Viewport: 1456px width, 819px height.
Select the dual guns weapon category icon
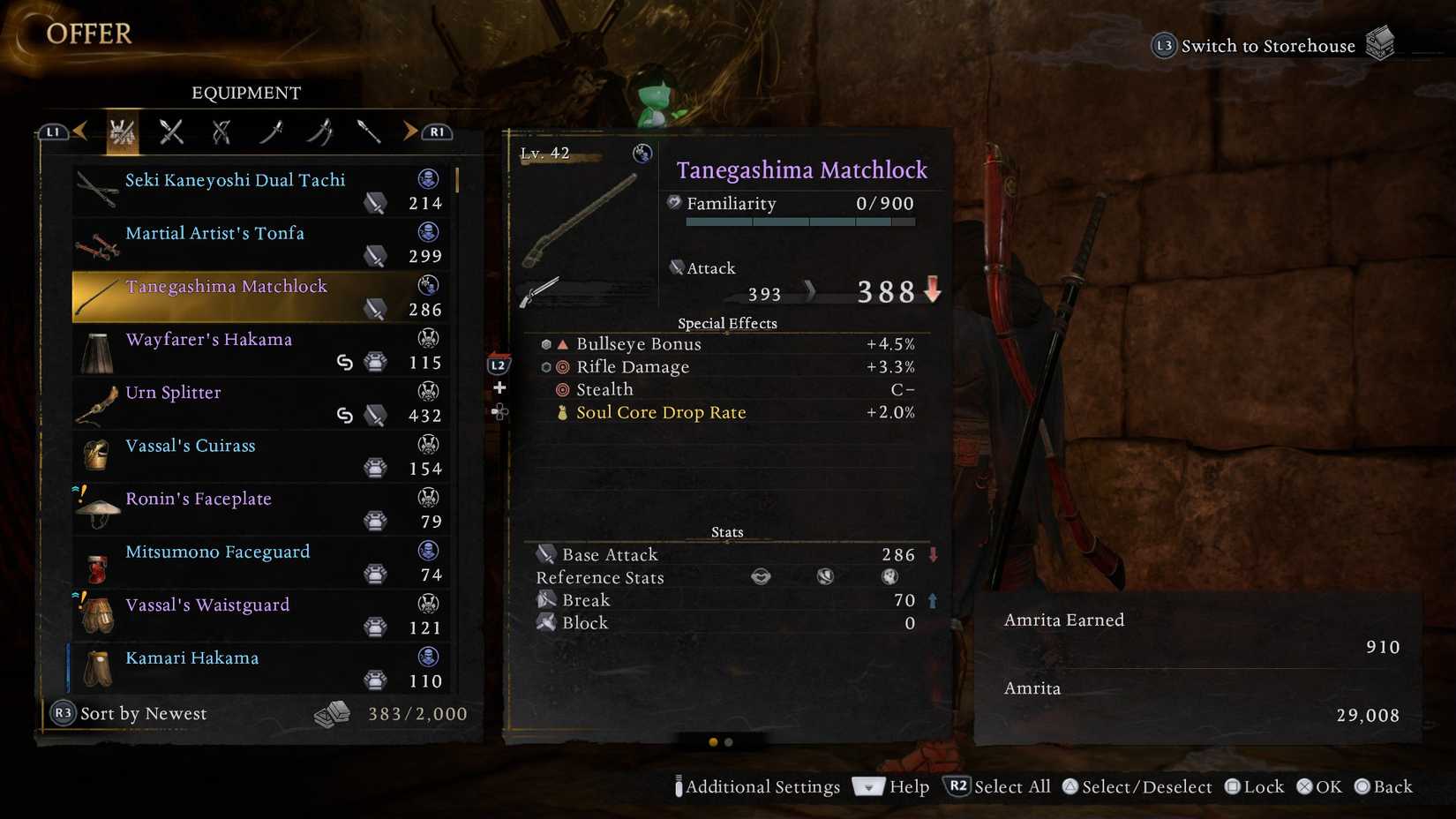click(x=220, y=131)
